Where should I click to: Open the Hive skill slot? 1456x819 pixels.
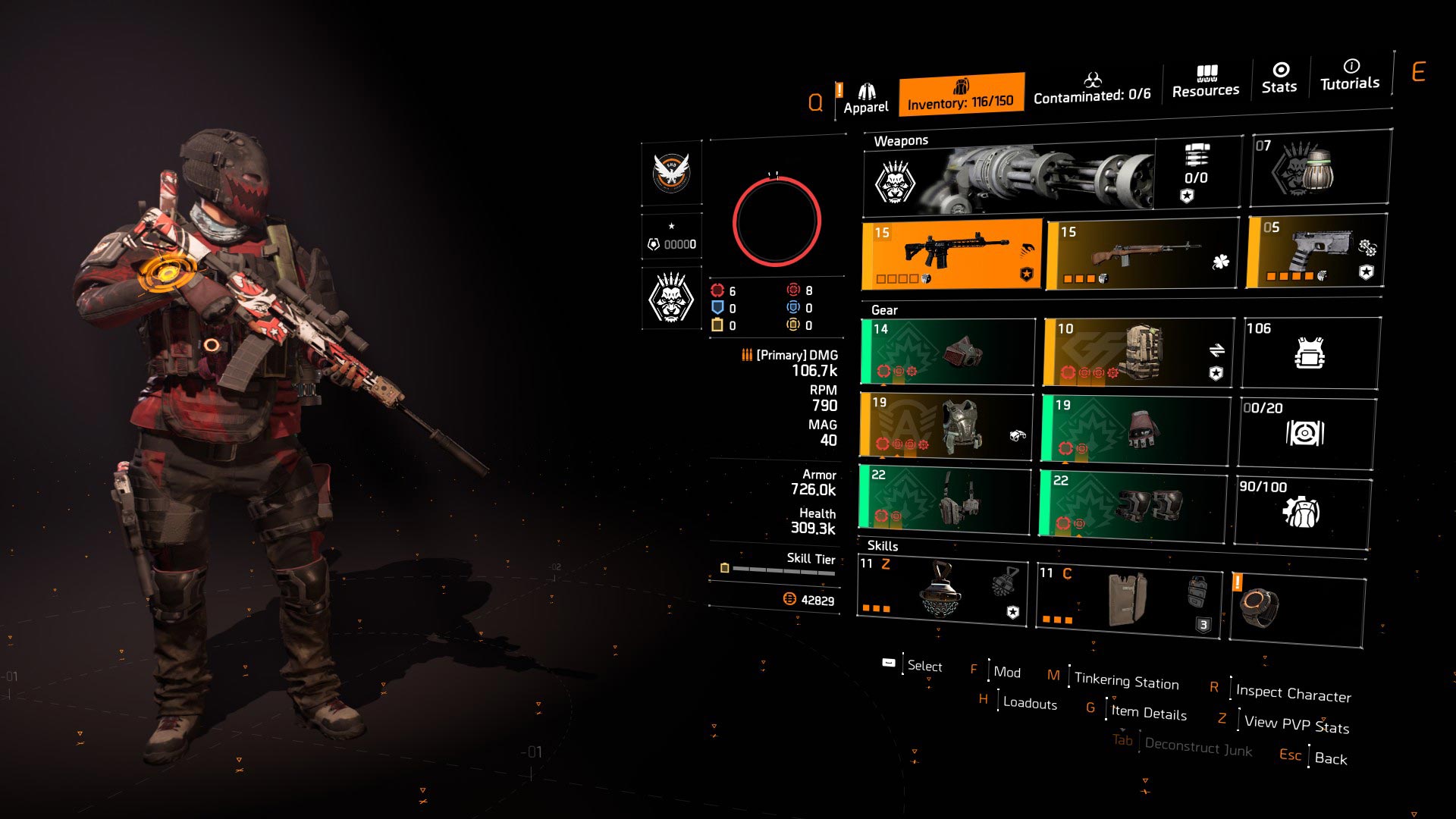(x=943, y=594)
